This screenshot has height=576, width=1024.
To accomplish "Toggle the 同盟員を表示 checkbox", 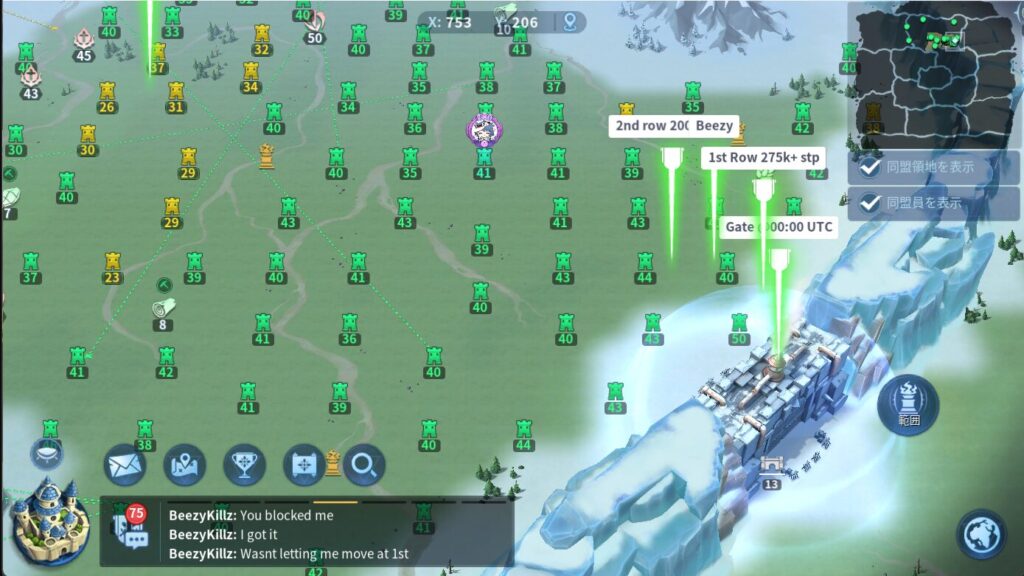I will pos(871,203).
